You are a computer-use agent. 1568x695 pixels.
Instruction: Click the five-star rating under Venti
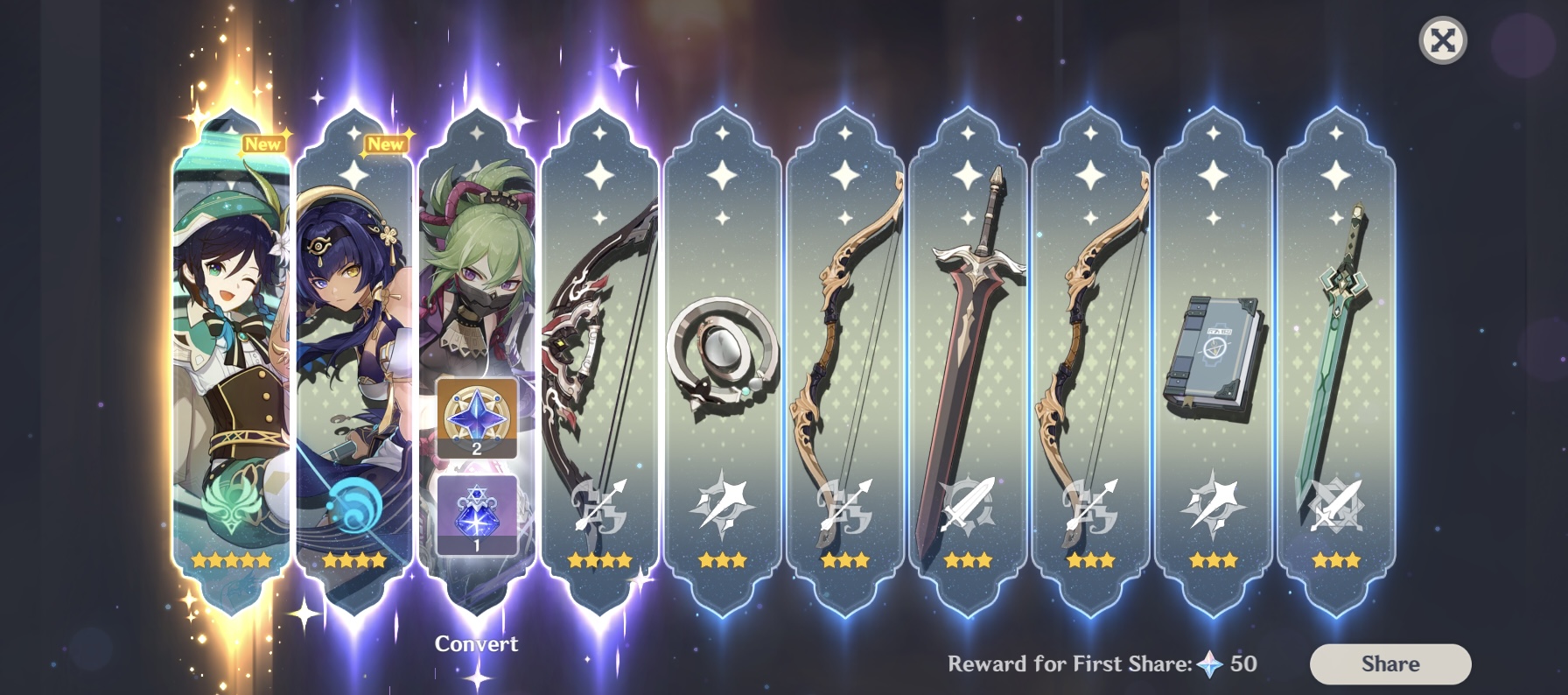pos(230,561)
